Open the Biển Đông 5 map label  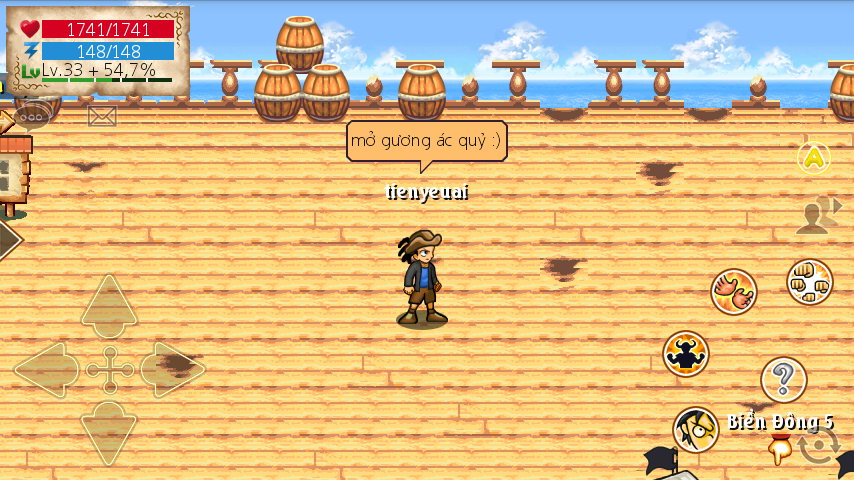780,422
